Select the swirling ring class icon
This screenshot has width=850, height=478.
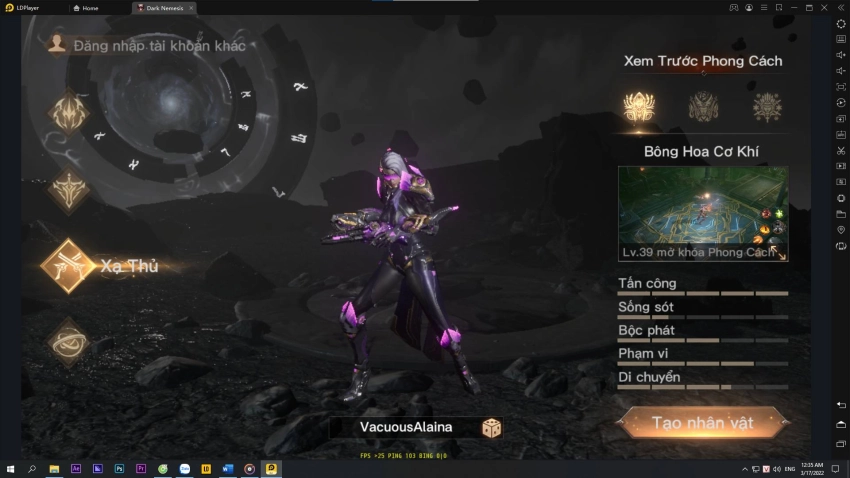[x=70, y=342]
